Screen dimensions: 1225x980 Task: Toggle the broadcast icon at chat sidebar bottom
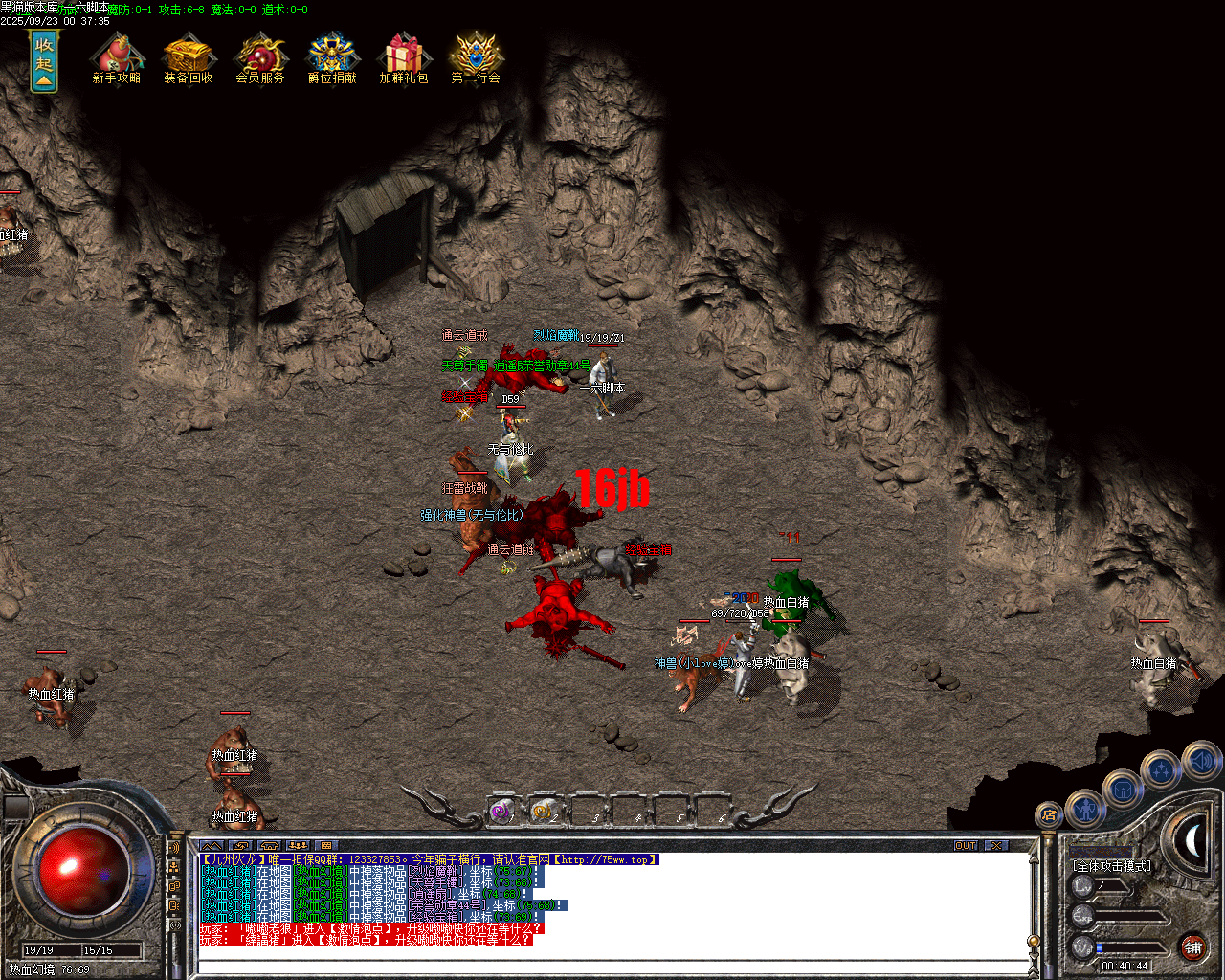(x=175, y=925)
